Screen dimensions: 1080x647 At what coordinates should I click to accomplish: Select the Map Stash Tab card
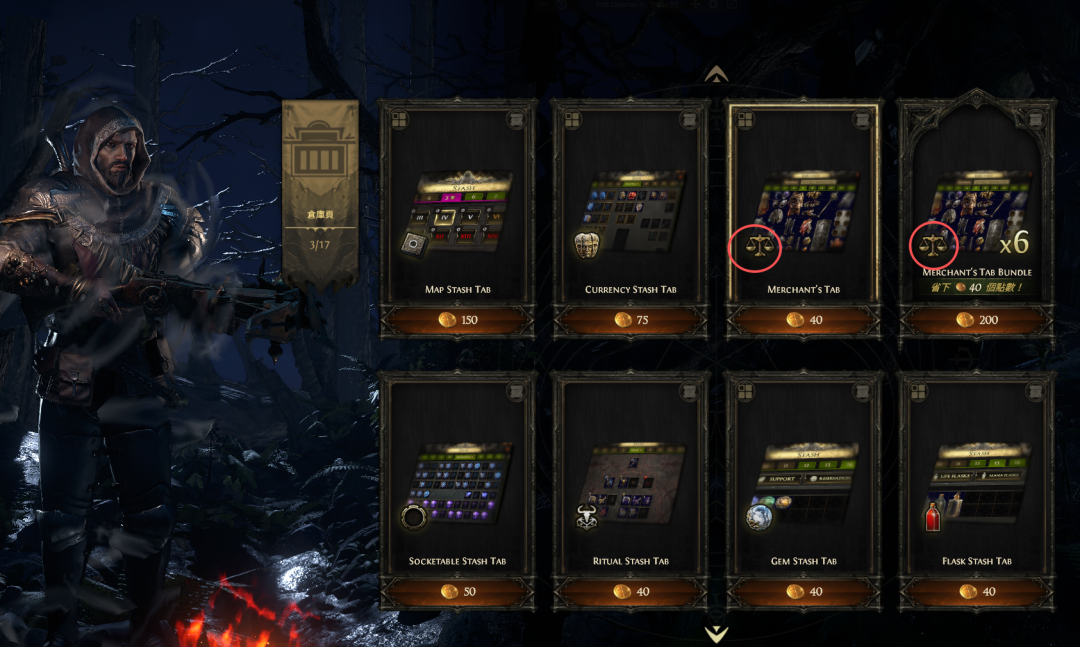458,210
